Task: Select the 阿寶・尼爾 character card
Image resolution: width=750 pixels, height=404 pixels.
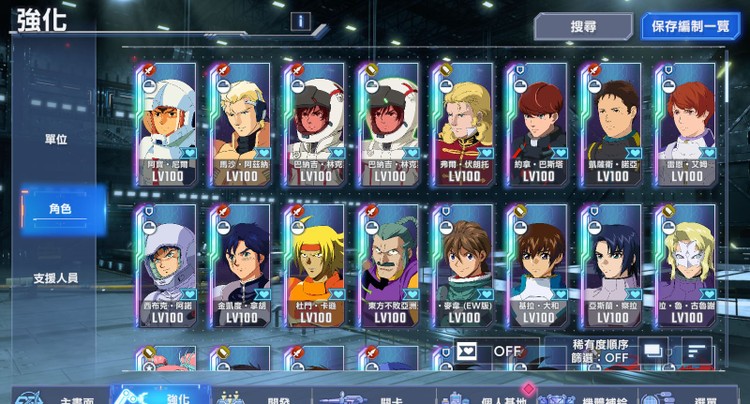Action: (x=168, y=124)
